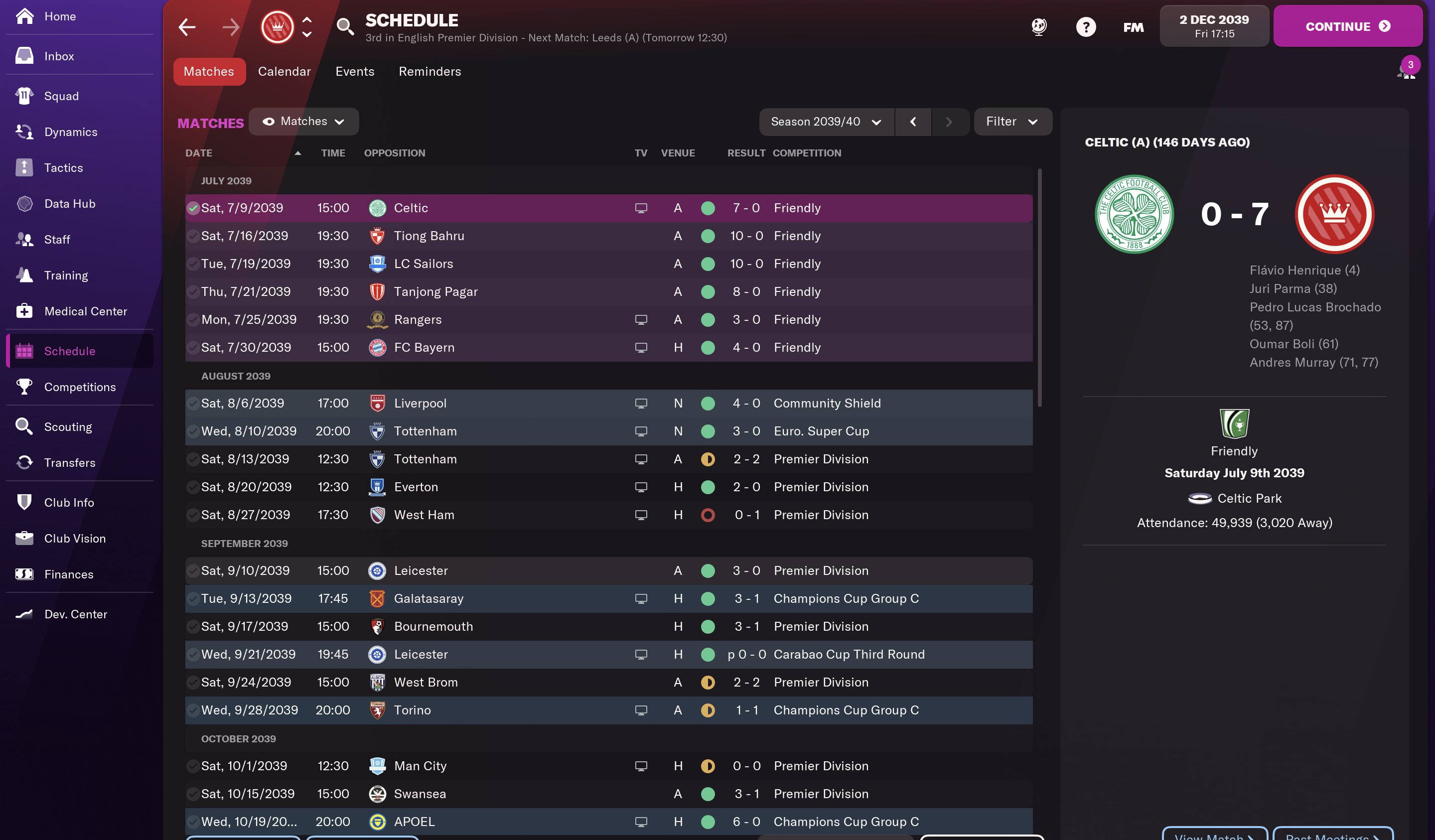
Task: Click the purple Continue button
Action: (1347, 26)
